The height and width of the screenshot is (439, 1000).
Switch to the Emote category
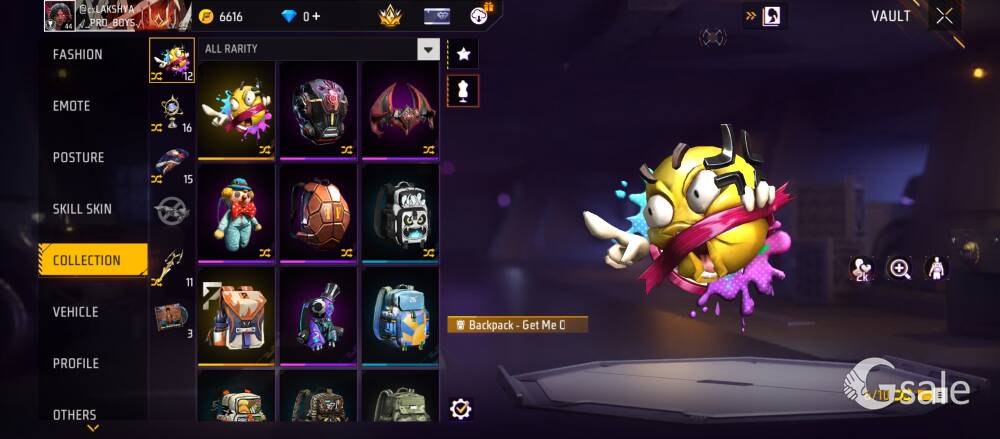tap(72, 106)
